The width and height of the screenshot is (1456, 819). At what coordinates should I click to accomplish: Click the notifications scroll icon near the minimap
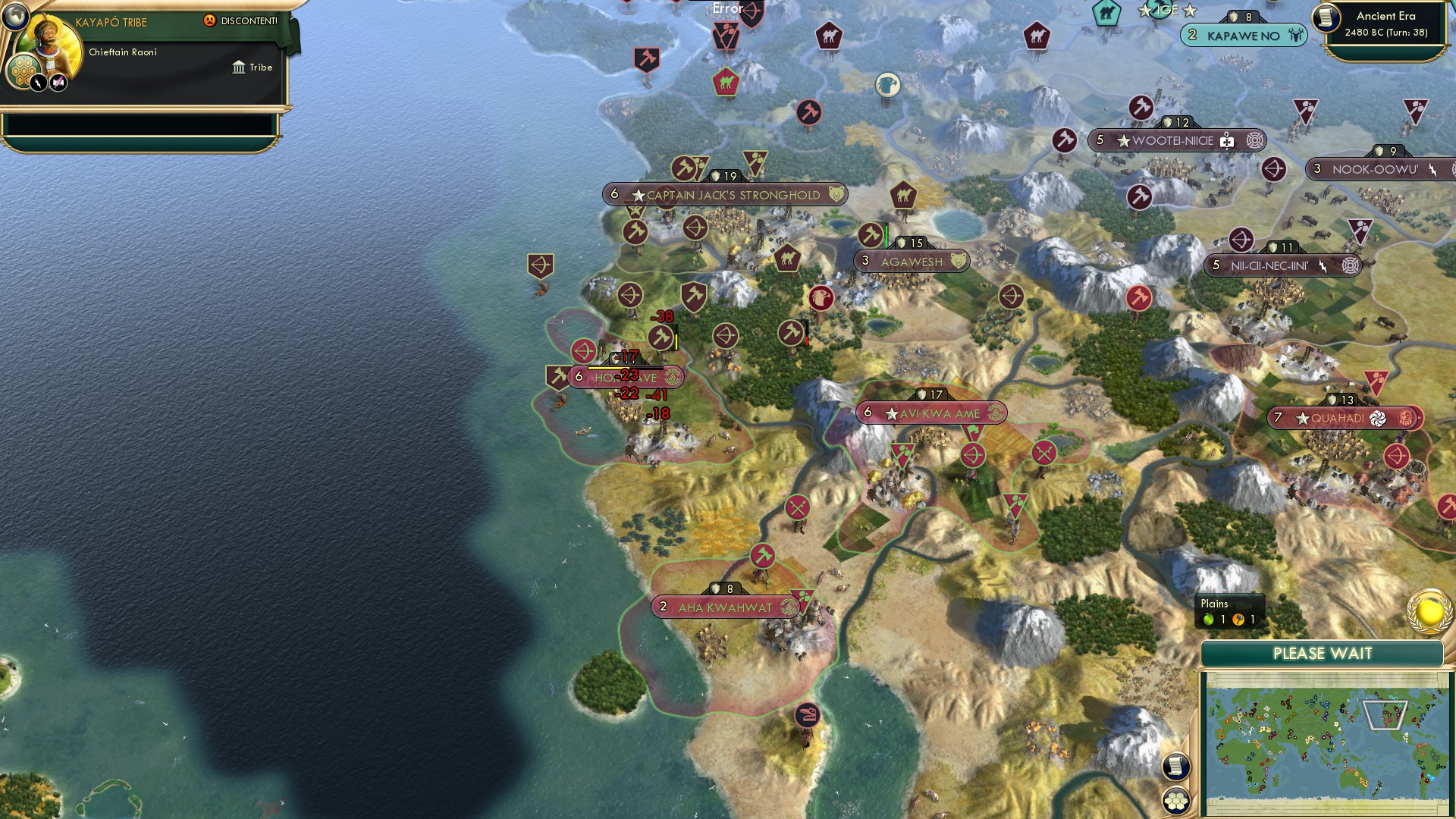coord(1178,764)
